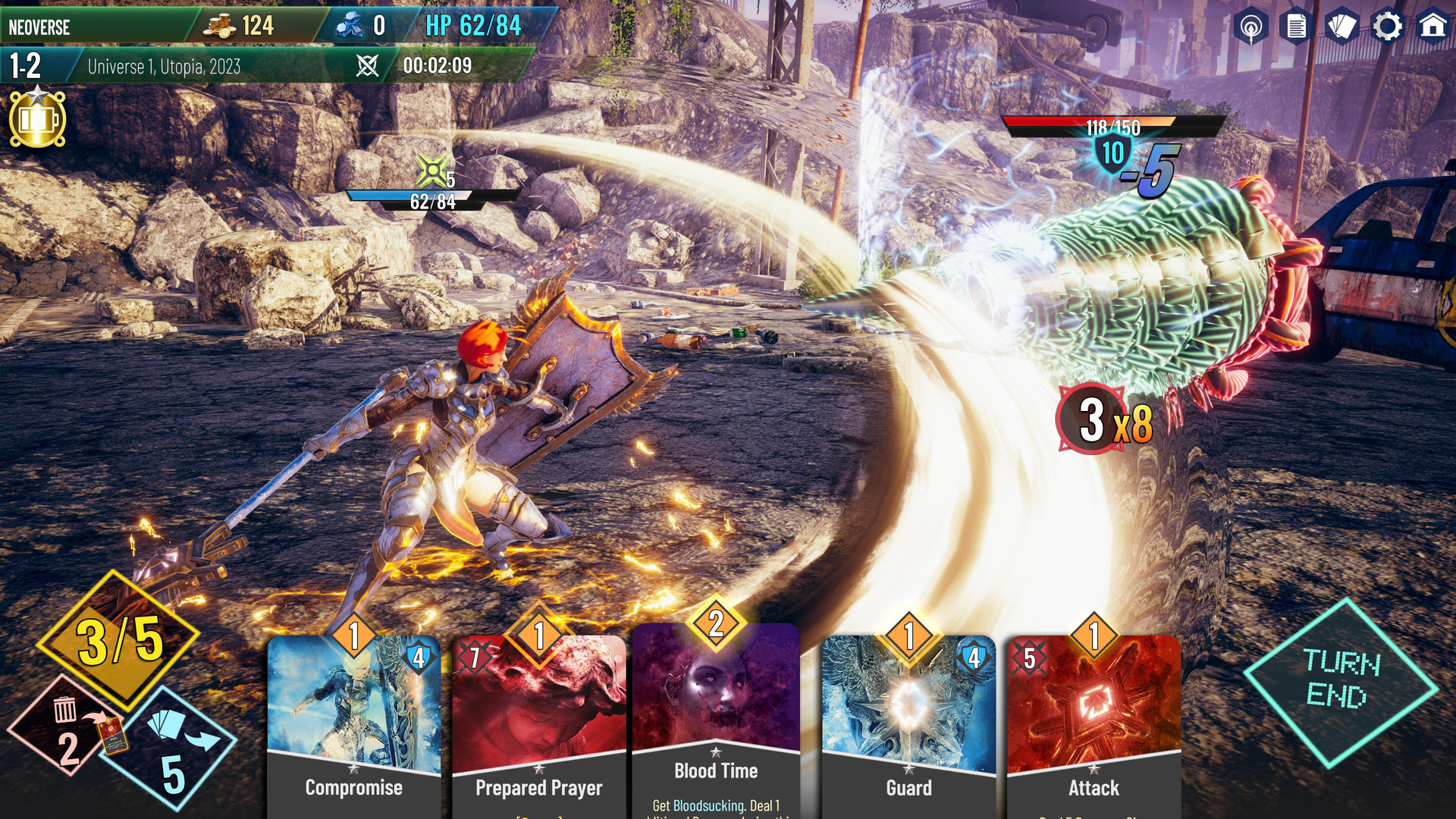
Task: Click the candle lamp icon in top-right
Action: pos(1250,27)
